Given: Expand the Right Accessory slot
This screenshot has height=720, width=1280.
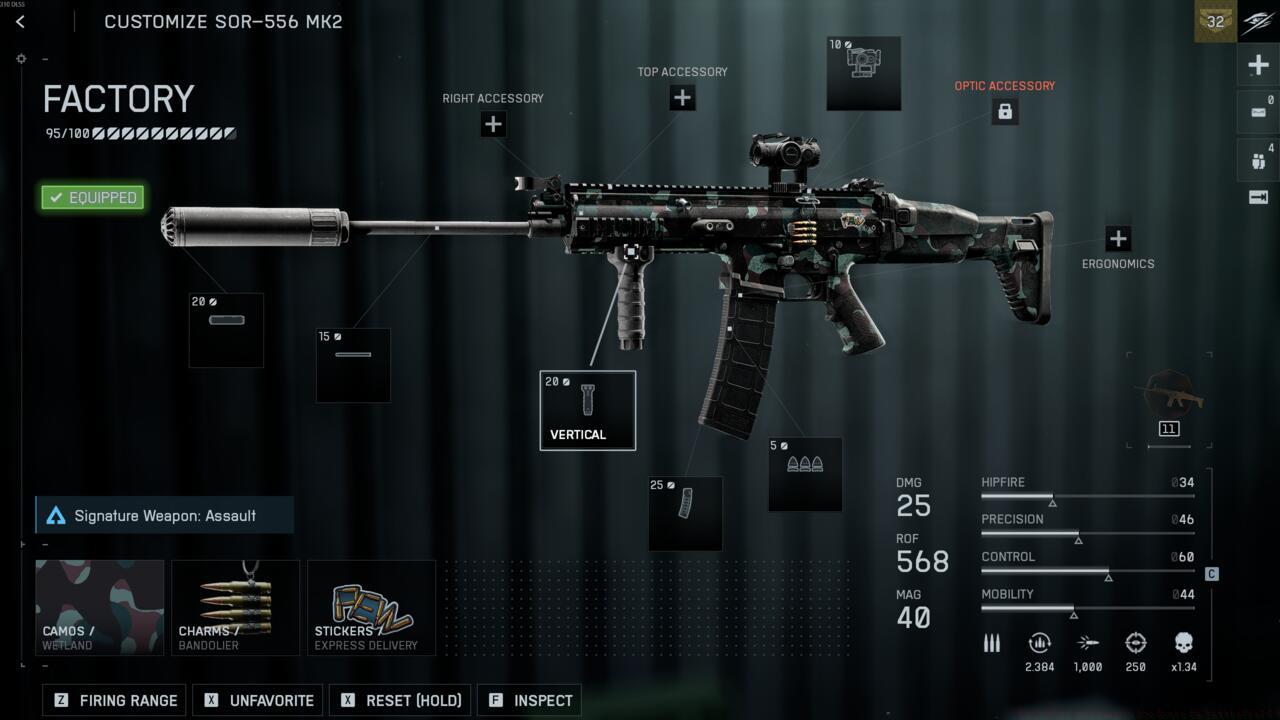Looking at the screenshot, I should 492,124.
